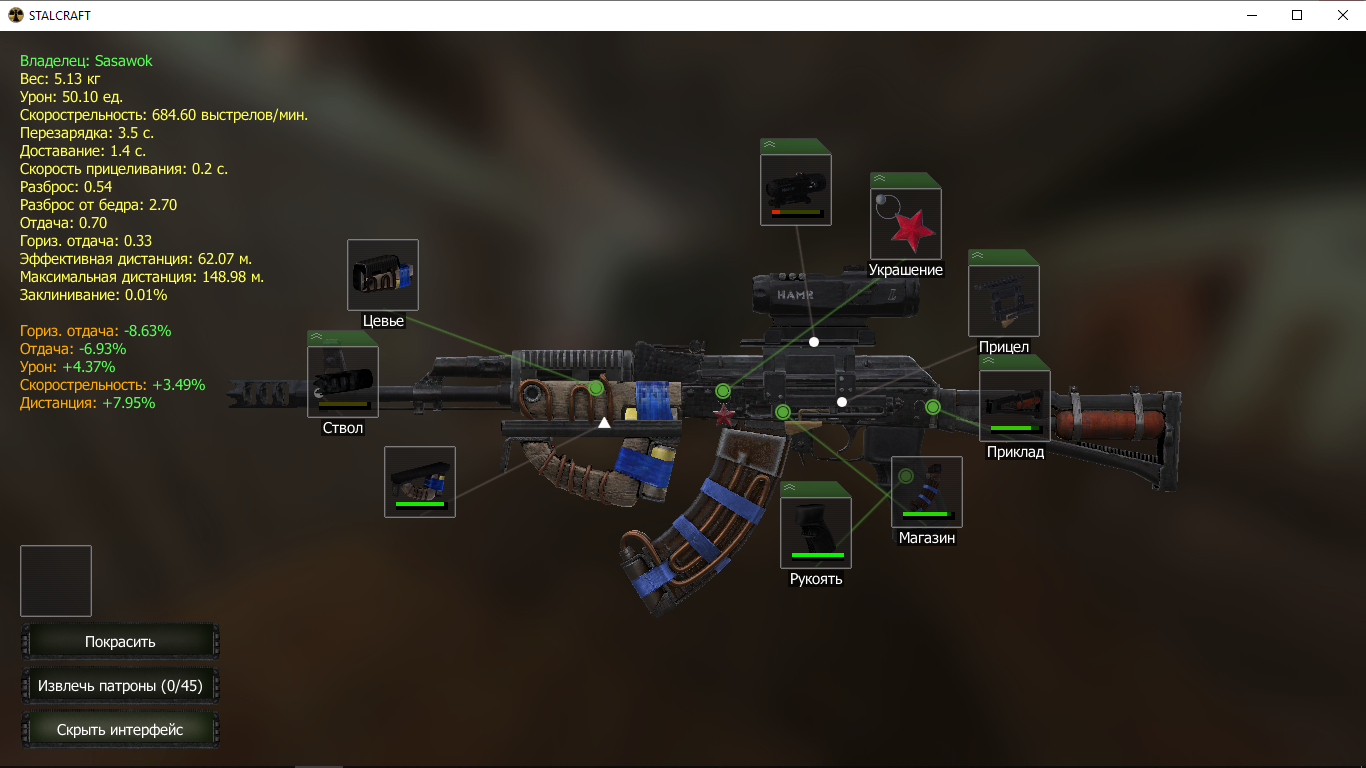This screenshot has width=1366, height=768.
Task: Select the Цевье handguard slot
Action: tap(383, 275)
